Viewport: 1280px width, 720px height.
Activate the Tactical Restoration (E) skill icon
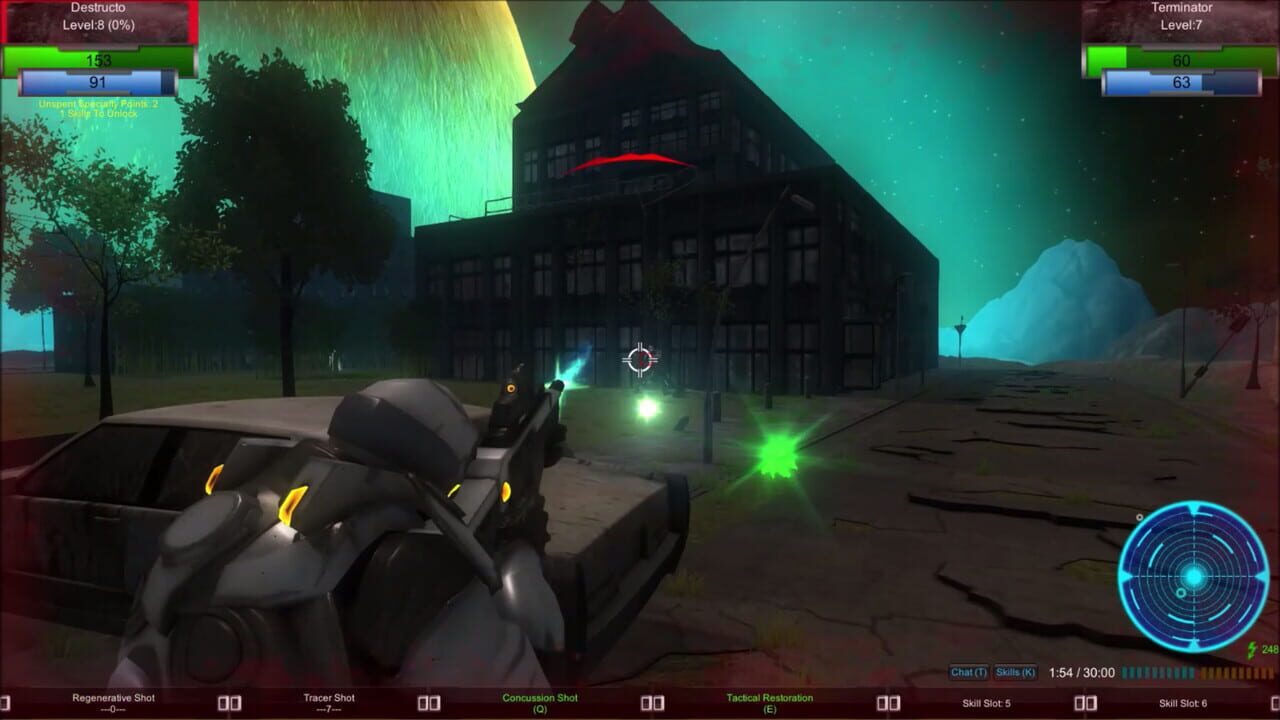pyautogui.click(x=770, y=701)
